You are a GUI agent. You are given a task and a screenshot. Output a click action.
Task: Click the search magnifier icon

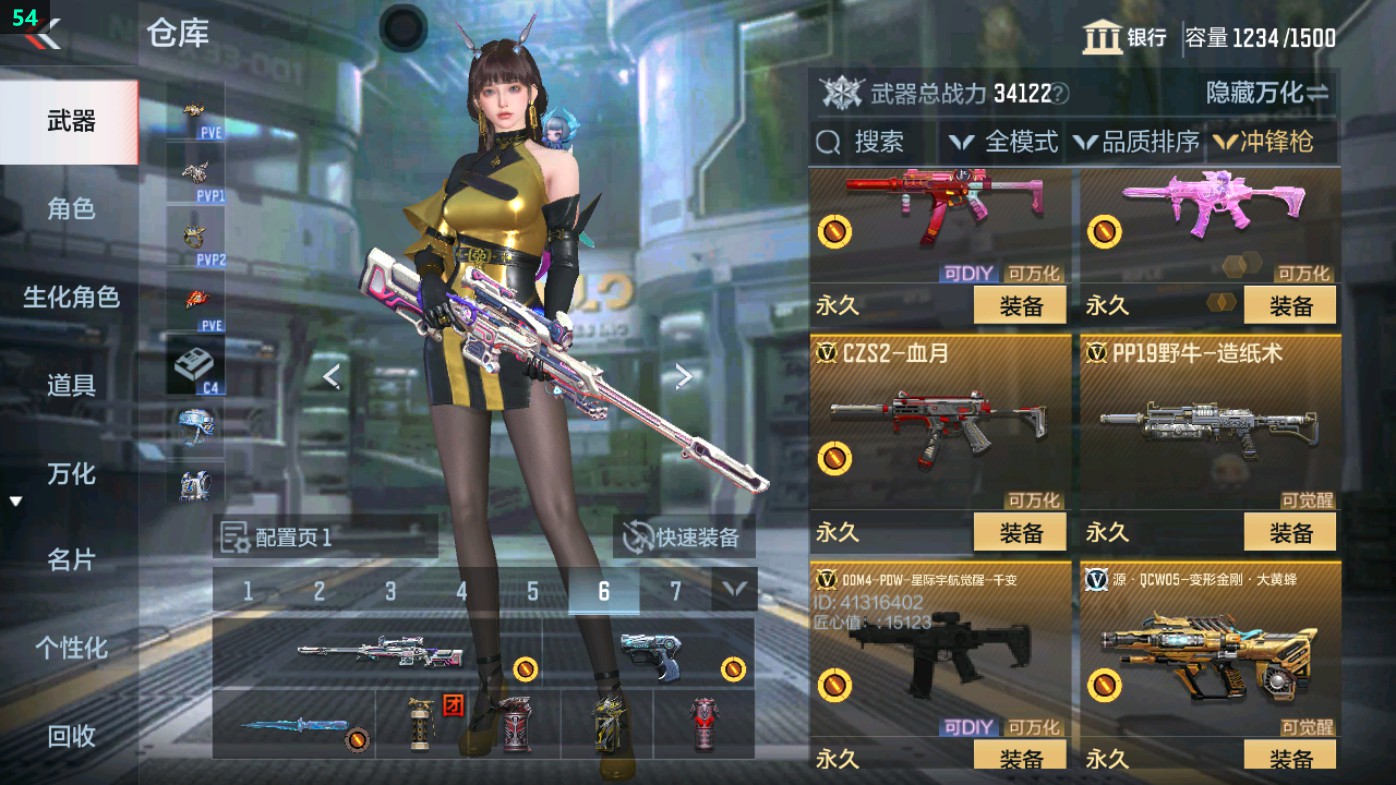(827, 143)
